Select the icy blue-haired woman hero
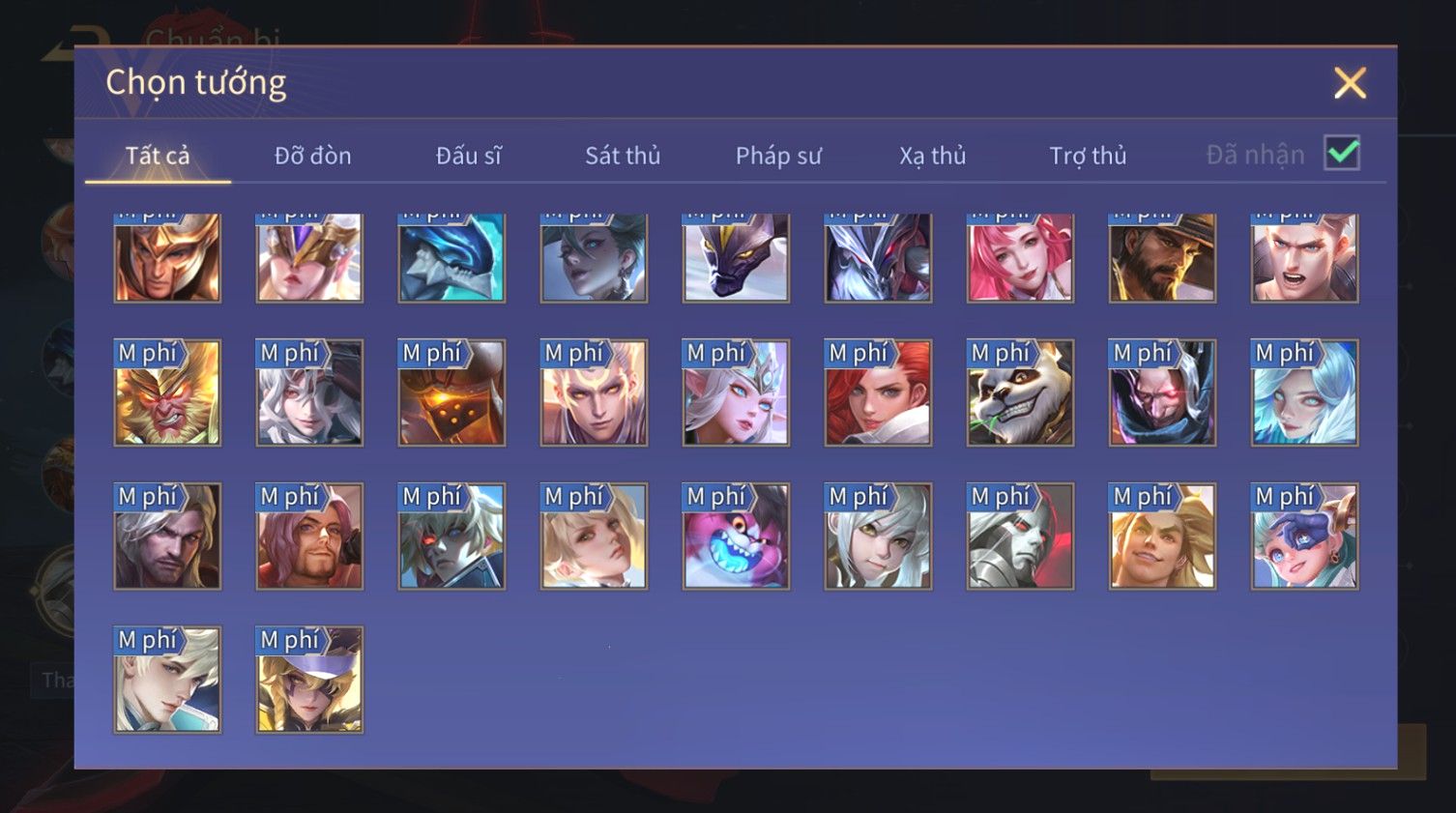 point(1304,393)
